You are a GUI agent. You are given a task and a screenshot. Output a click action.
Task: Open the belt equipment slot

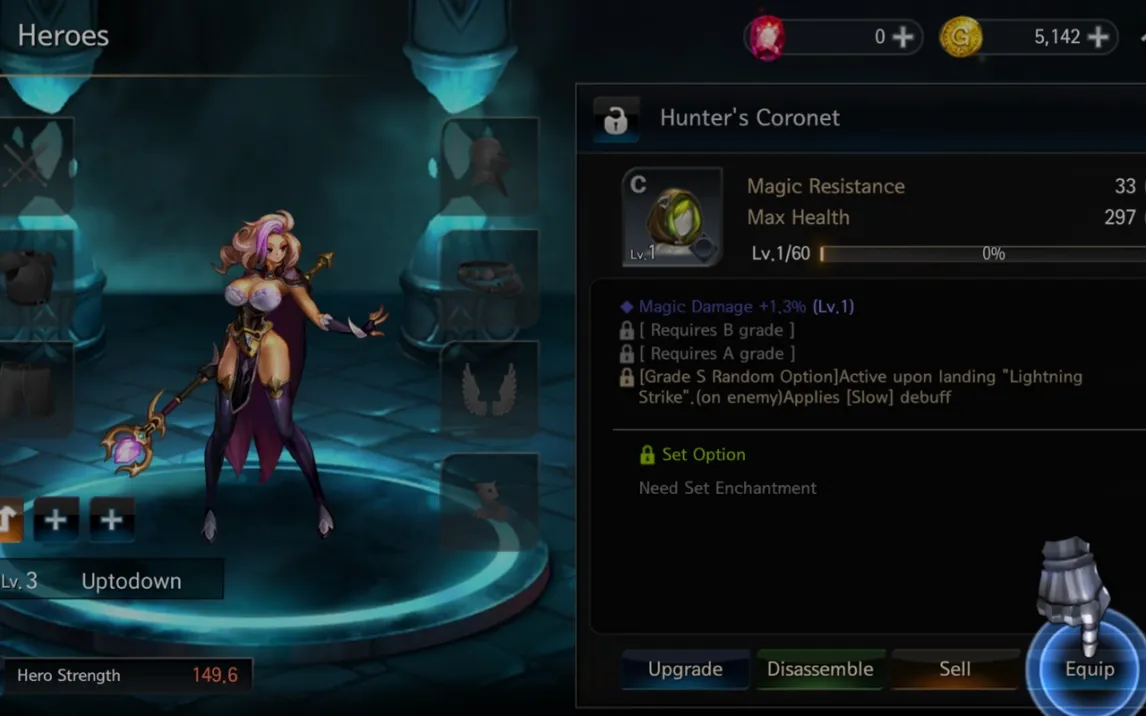click(x=489, y=278)
